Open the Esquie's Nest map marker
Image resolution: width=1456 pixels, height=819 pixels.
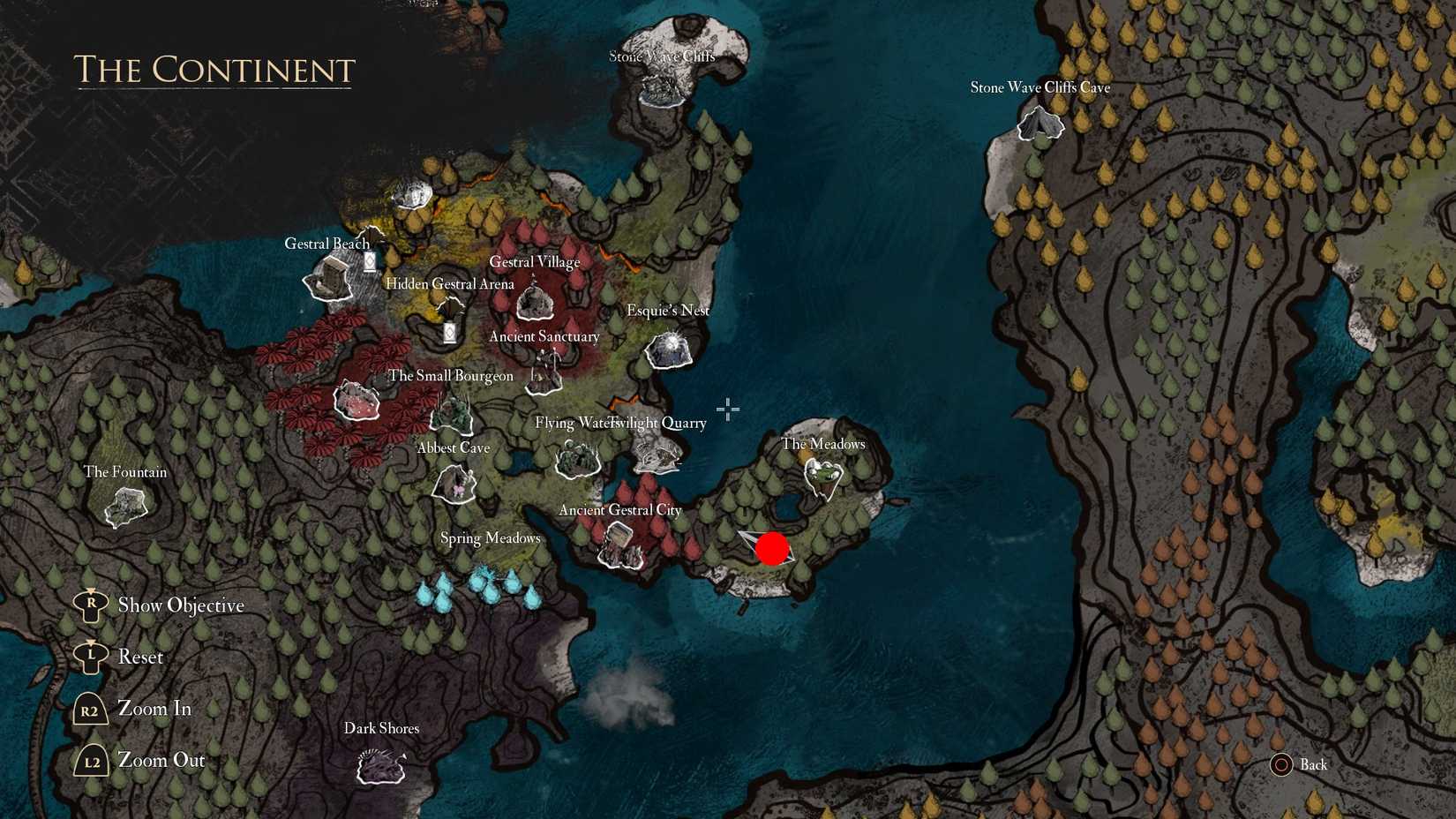pyautogui.click(x=669, y=351)
